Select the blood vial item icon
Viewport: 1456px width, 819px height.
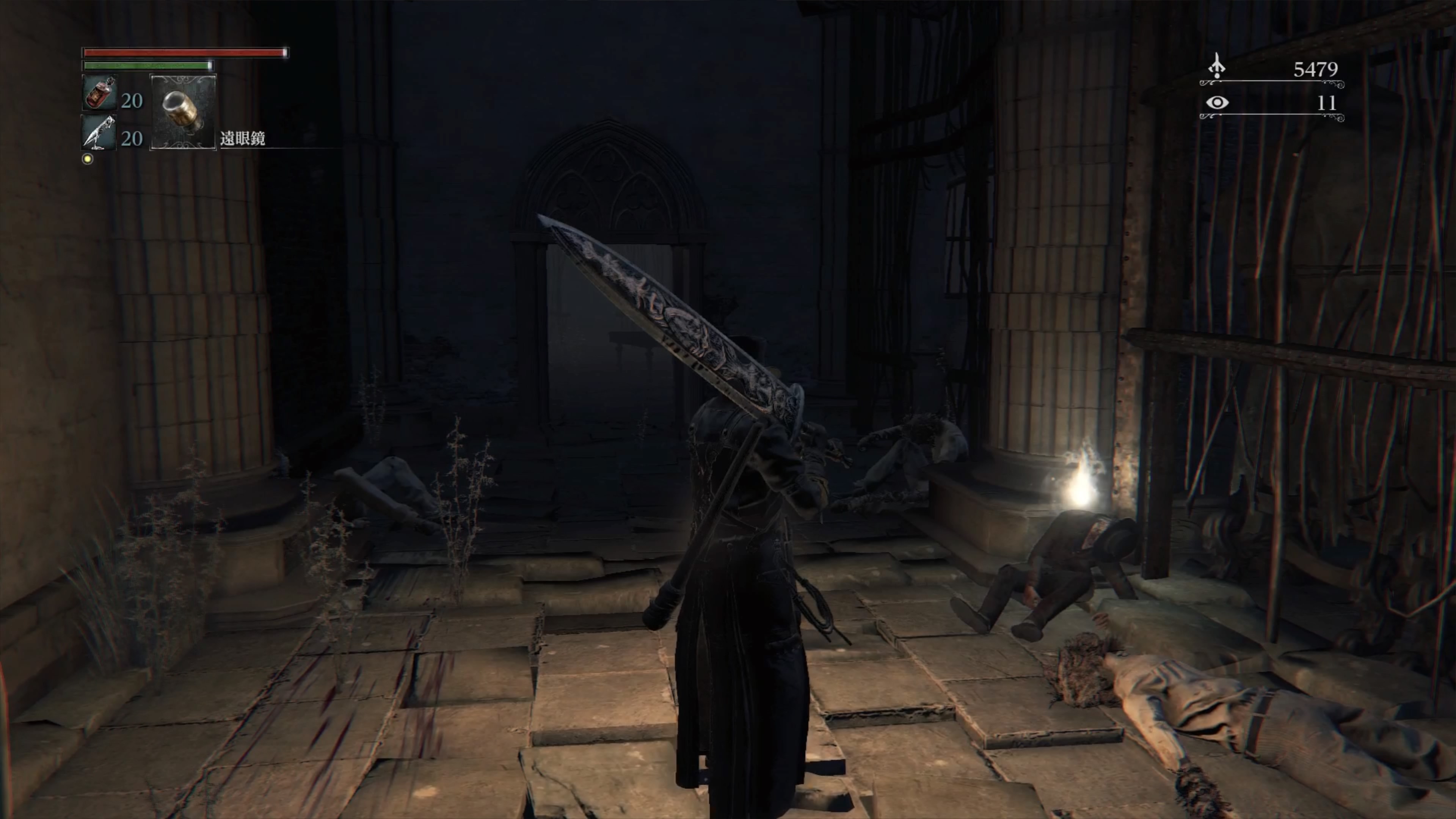pos(99,93)
